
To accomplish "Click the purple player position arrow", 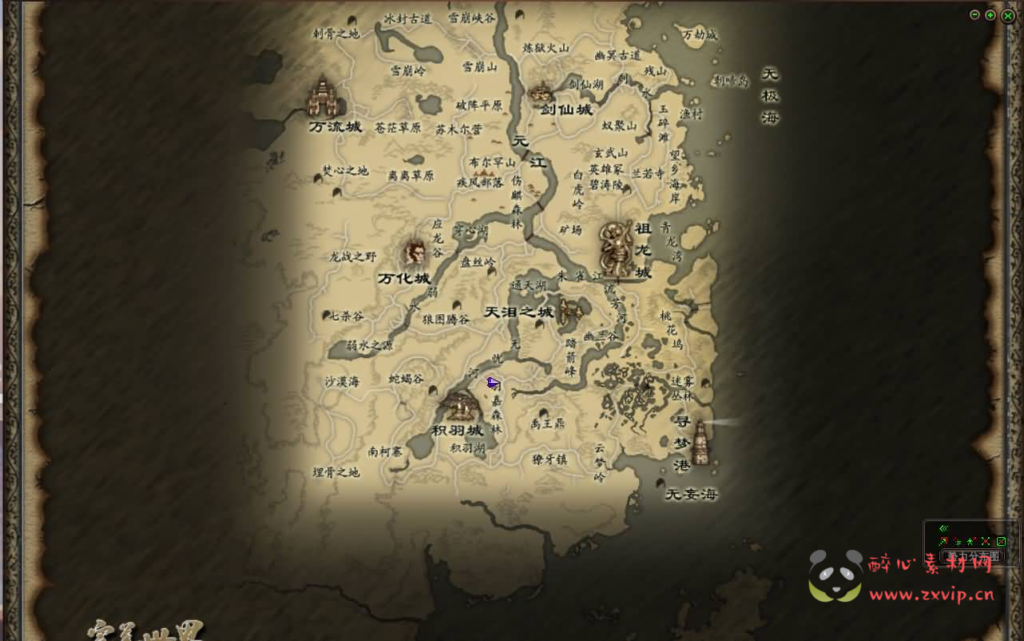I will click(x=492, y=382).
